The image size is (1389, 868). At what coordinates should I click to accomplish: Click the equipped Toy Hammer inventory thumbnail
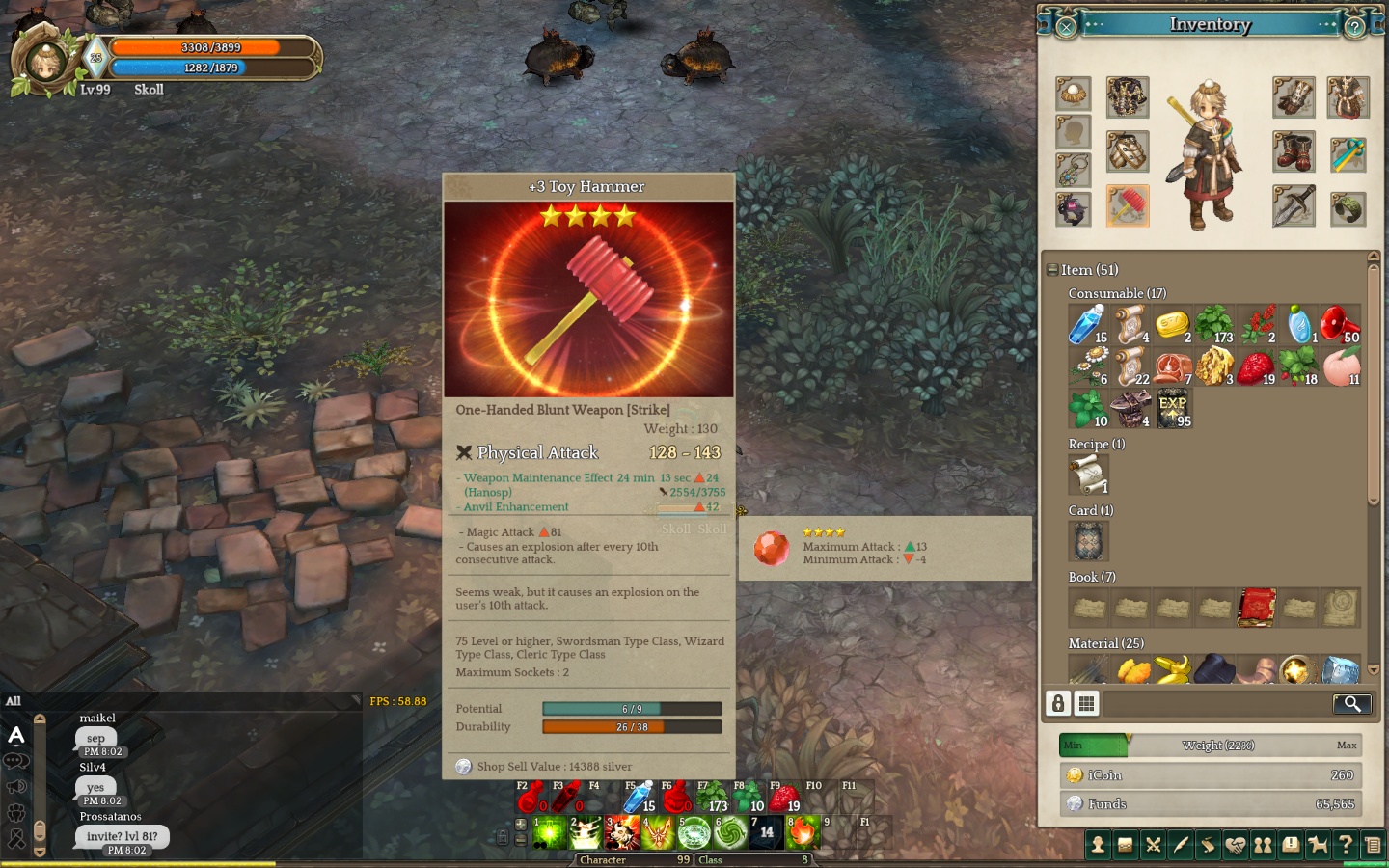[x=1128, y=206]
